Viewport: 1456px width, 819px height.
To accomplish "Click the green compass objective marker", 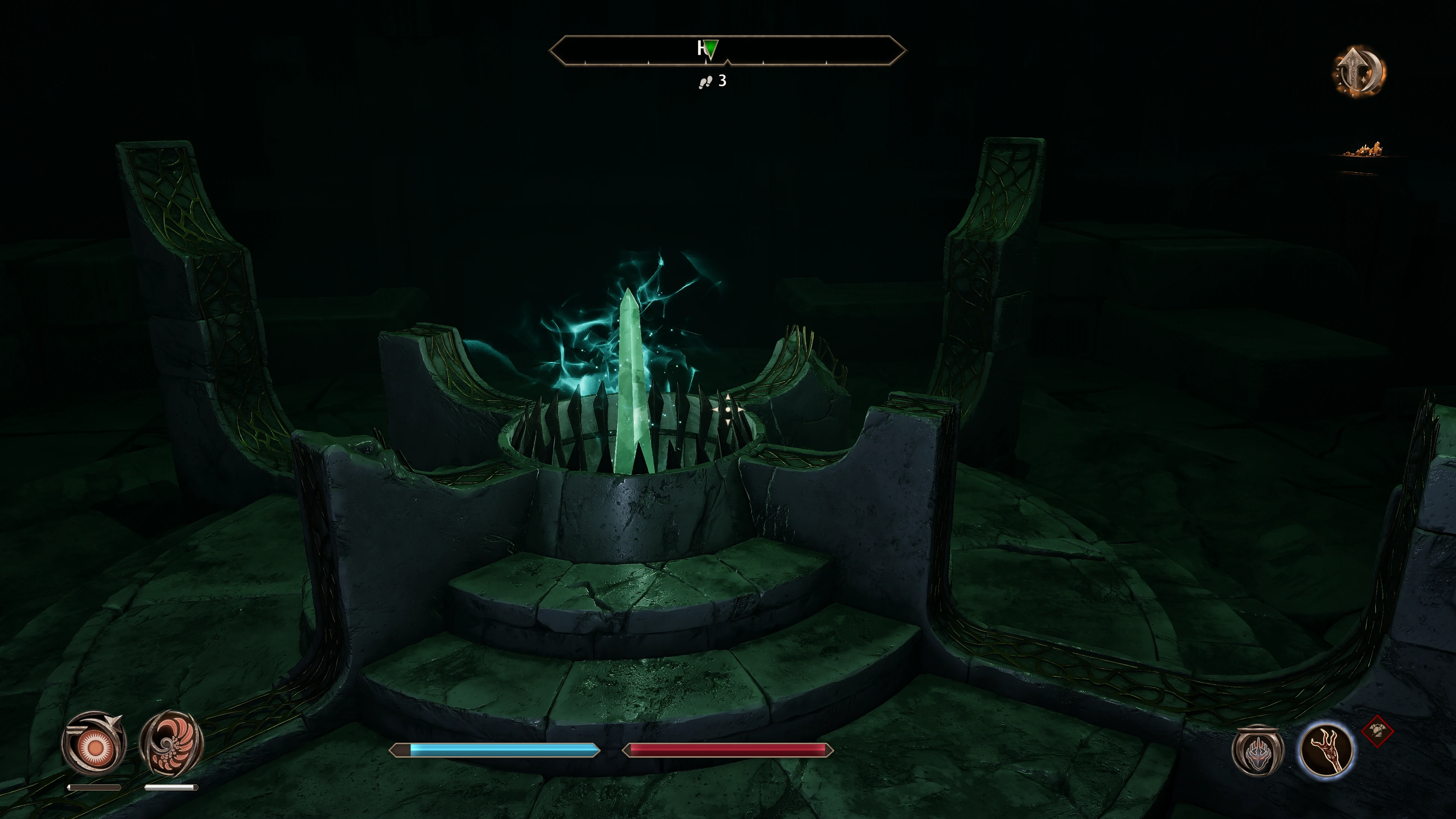I will pos(711,48).
